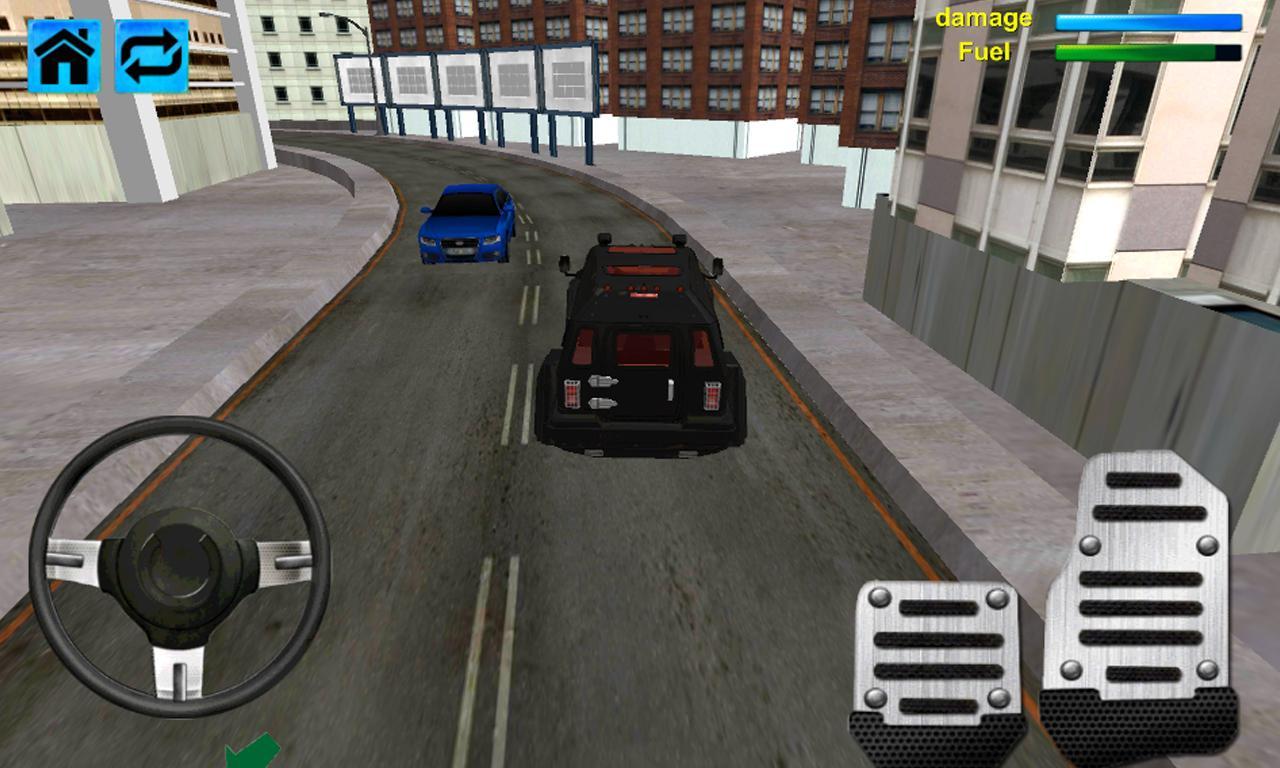This screenshot has width=1280, height=768.
Task: Select the blue sedan ahead
Action: point(467,225)
